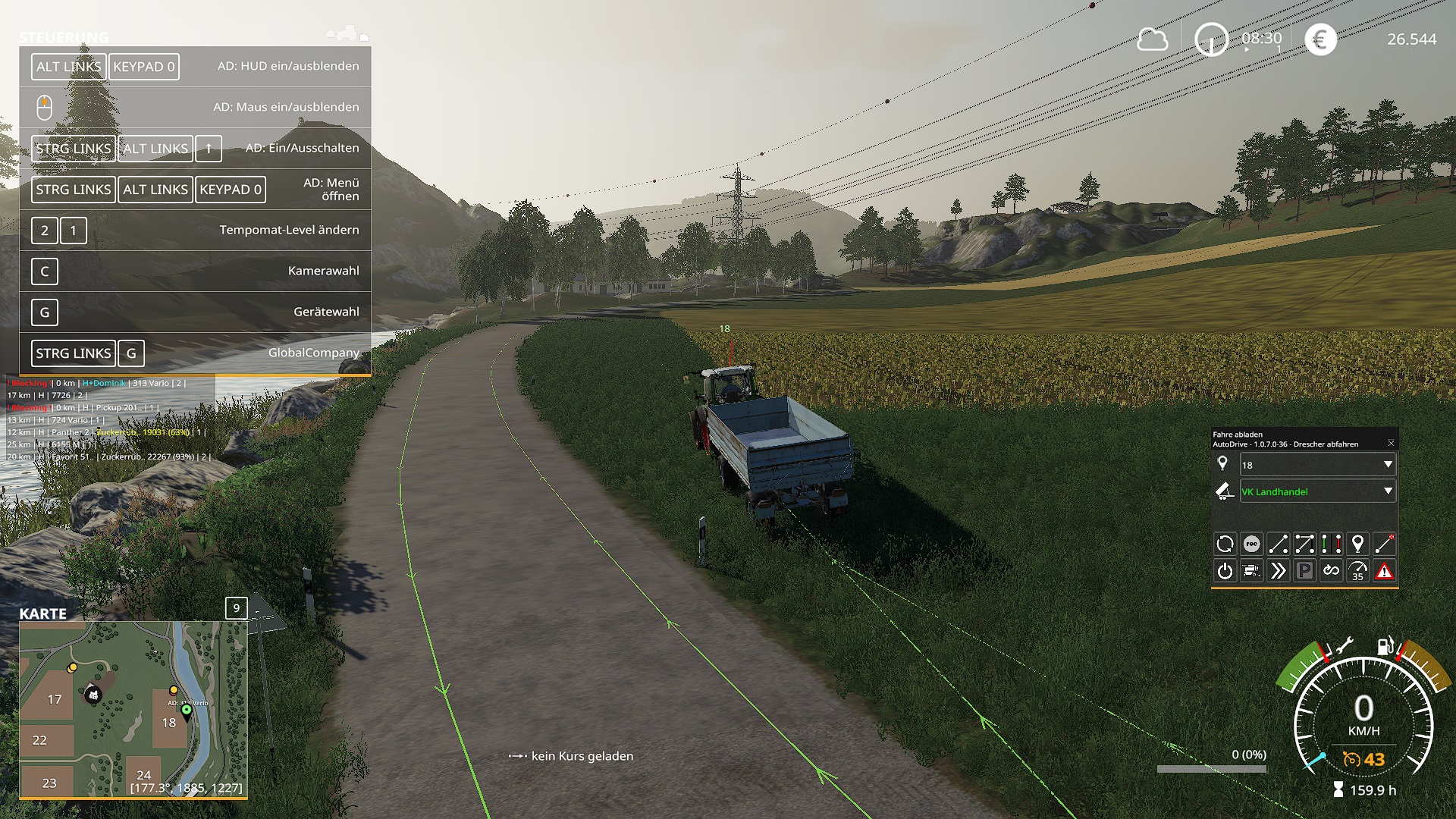Select the AD 313 Vario marker on minimap
1456x819 pixels.
click(x=187, y=711)
